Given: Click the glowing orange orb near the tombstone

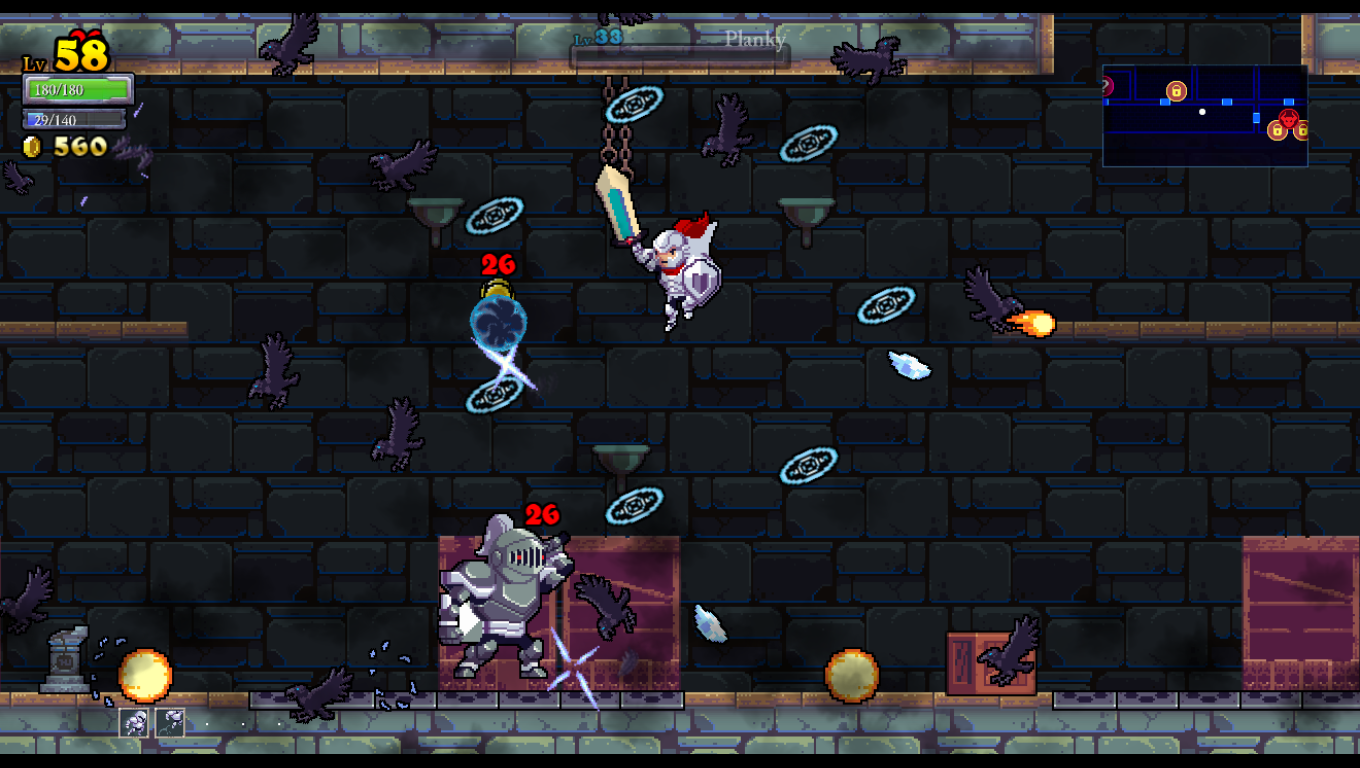Looking at the screenshot, I should pyautogui.click(x=146, y=677).
